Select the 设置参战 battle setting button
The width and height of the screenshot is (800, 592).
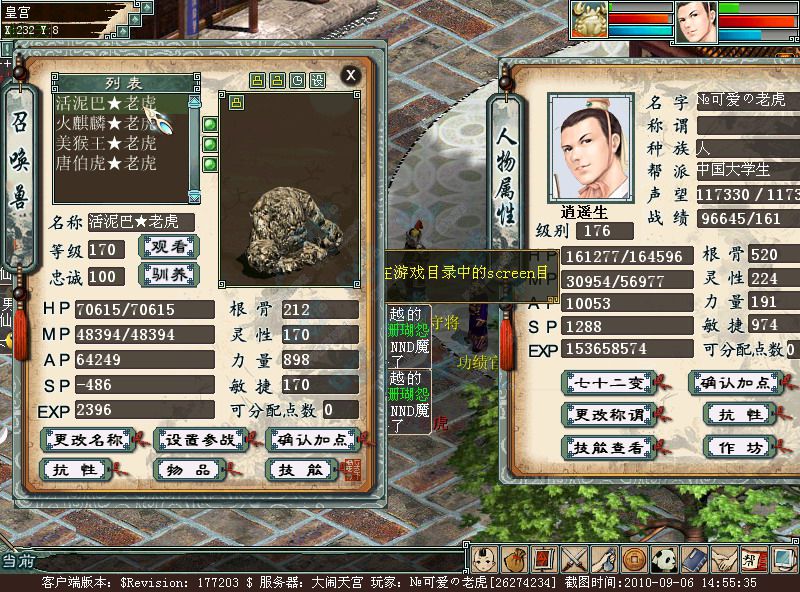[x=201, y=439]
